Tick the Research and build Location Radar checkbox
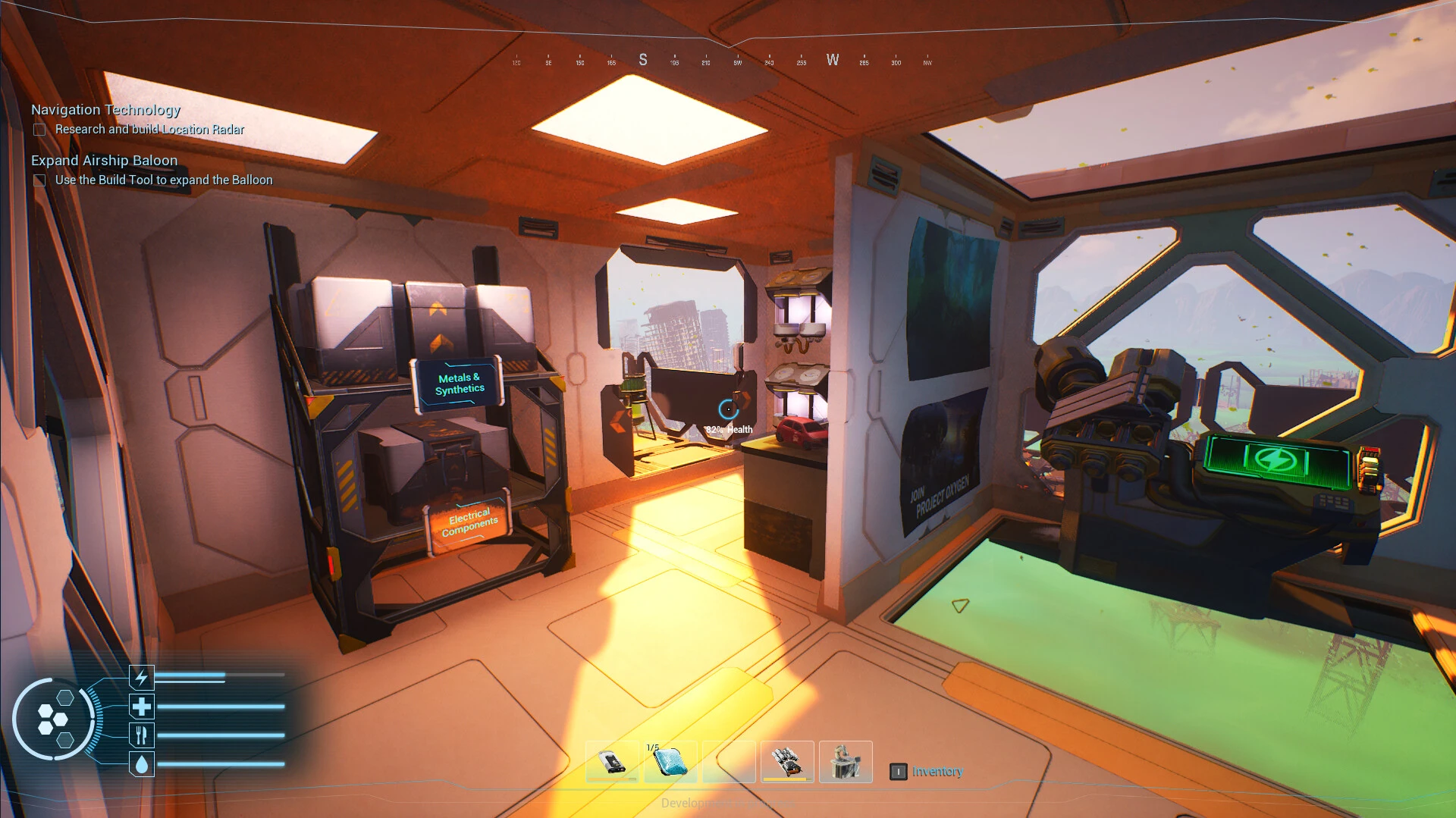This screenshot has width=1456, height=818. (39, 130)
